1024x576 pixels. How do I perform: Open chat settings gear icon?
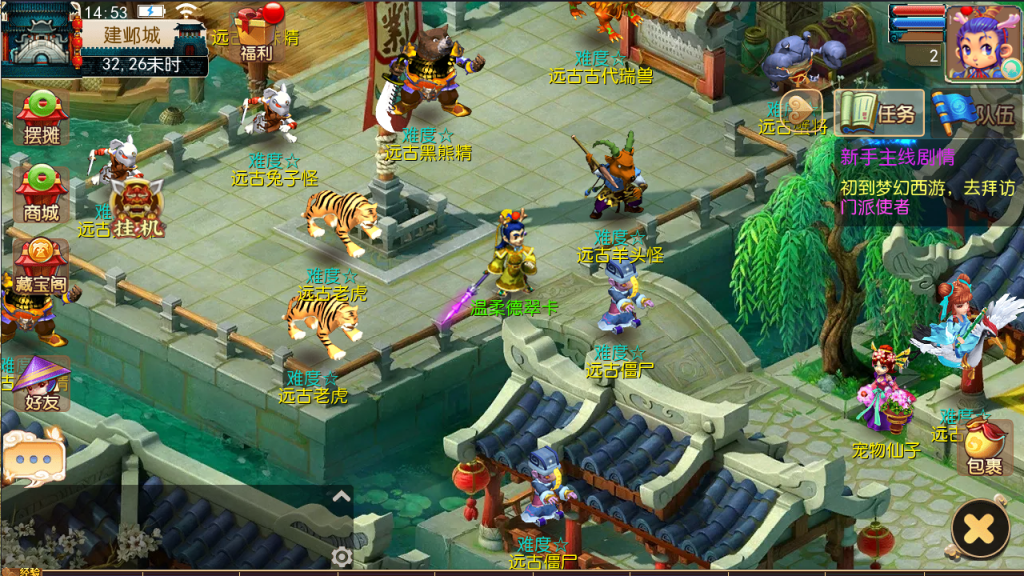pyautogui.click(x=342, y=557)
